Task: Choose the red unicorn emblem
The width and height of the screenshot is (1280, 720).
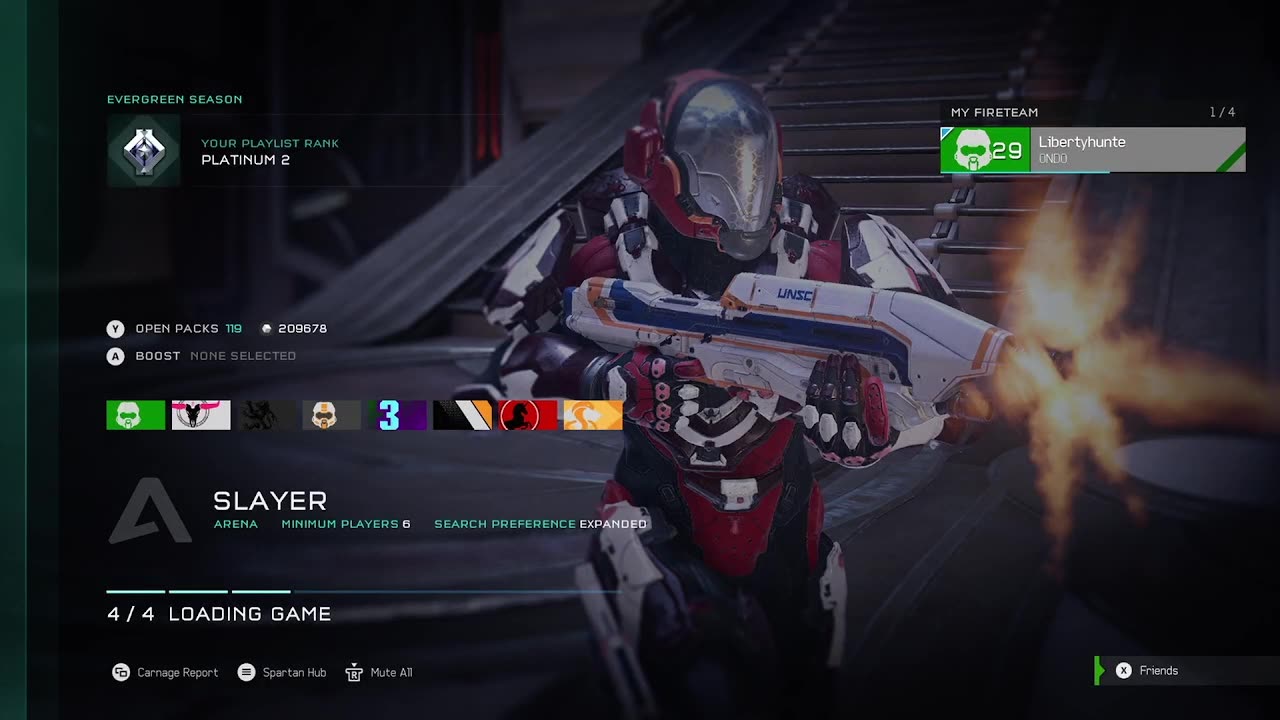Action: coord(528,415)
